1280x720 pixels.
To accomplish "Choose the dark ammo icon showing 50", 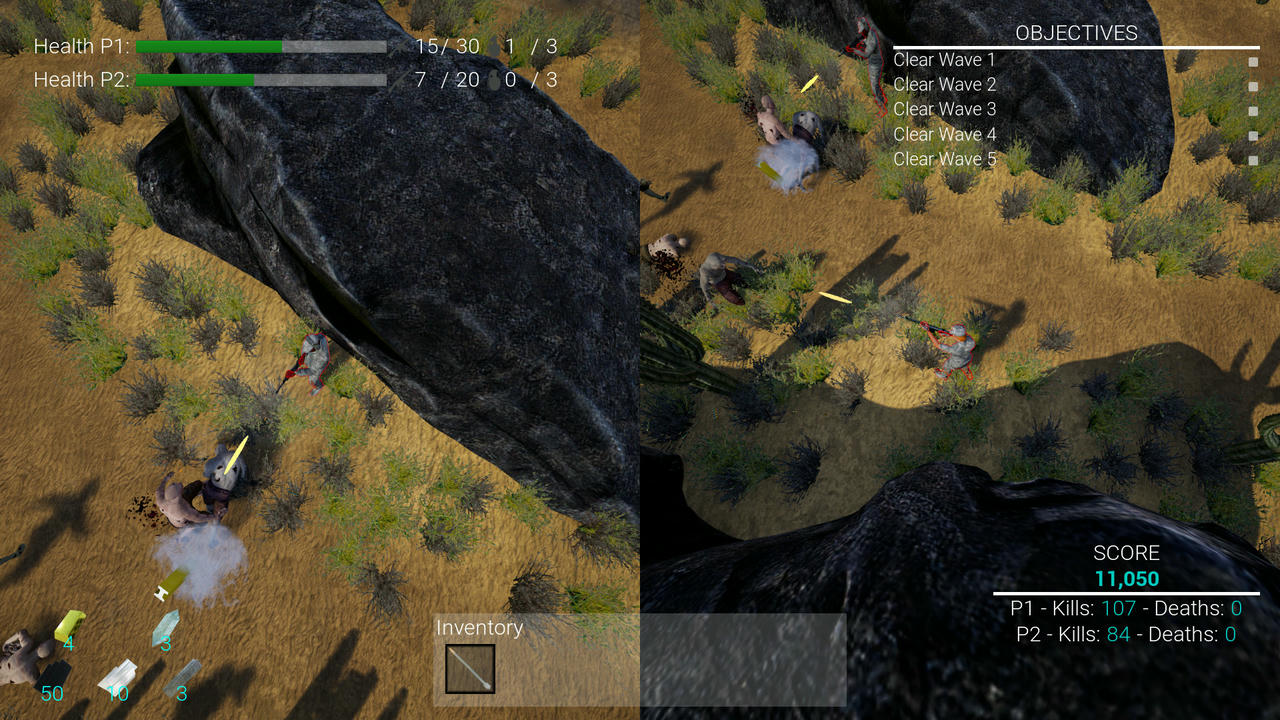I will tap(52, 677).
